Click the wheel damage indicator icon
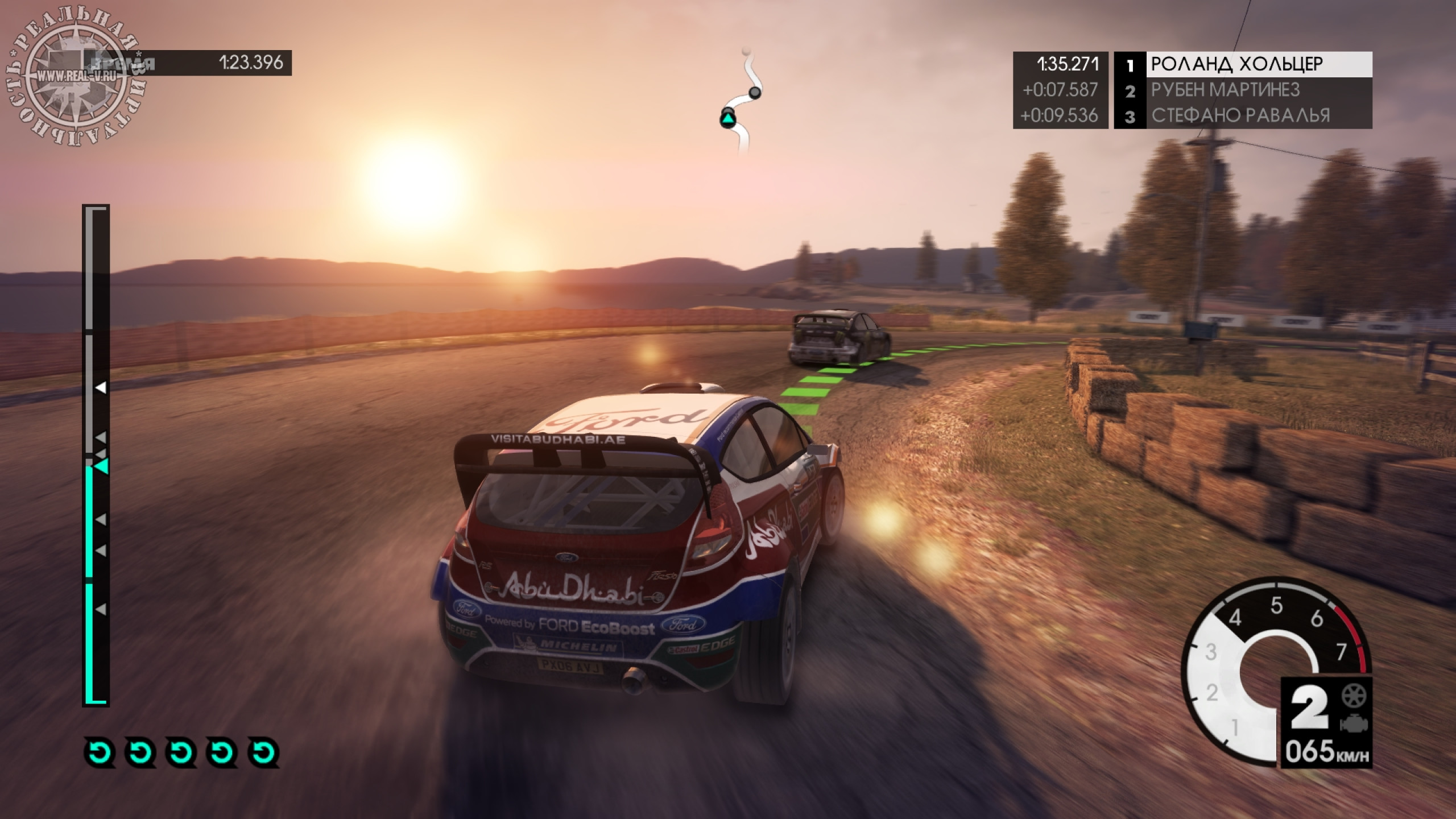 (x=1353, y=696)
